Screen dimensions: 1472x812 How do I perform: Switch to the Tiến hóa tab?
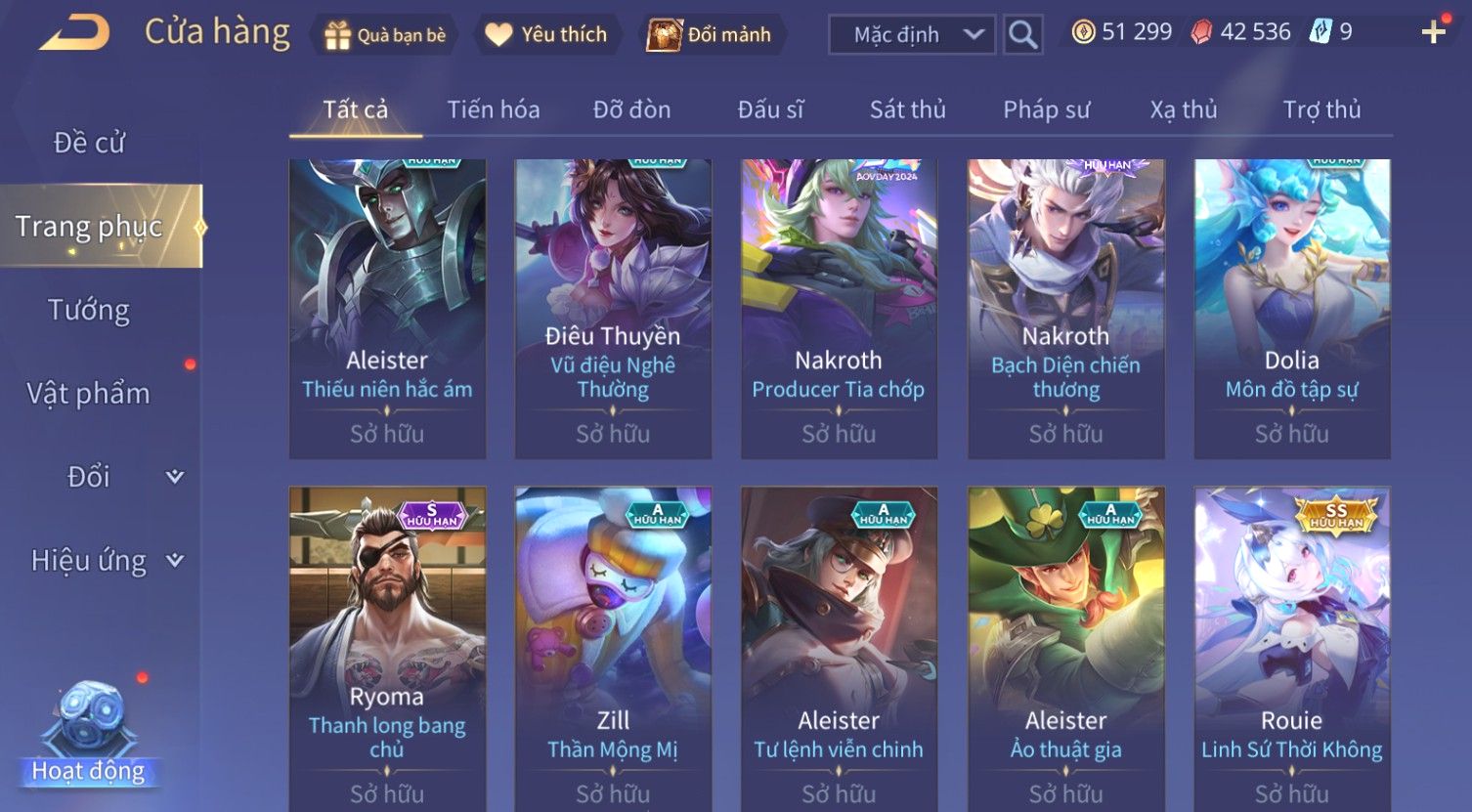tap(493, 109)
